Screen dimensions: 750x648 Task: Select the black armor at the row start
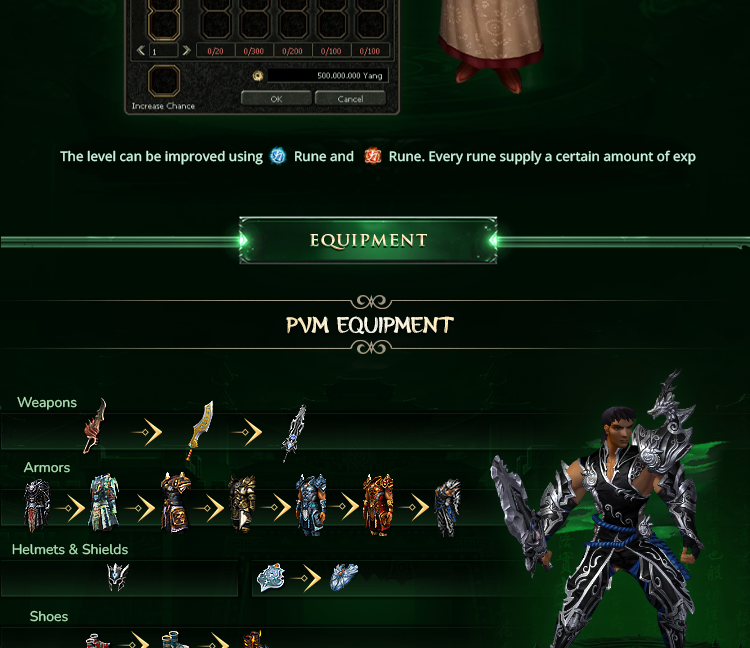[x=37, y=505]
